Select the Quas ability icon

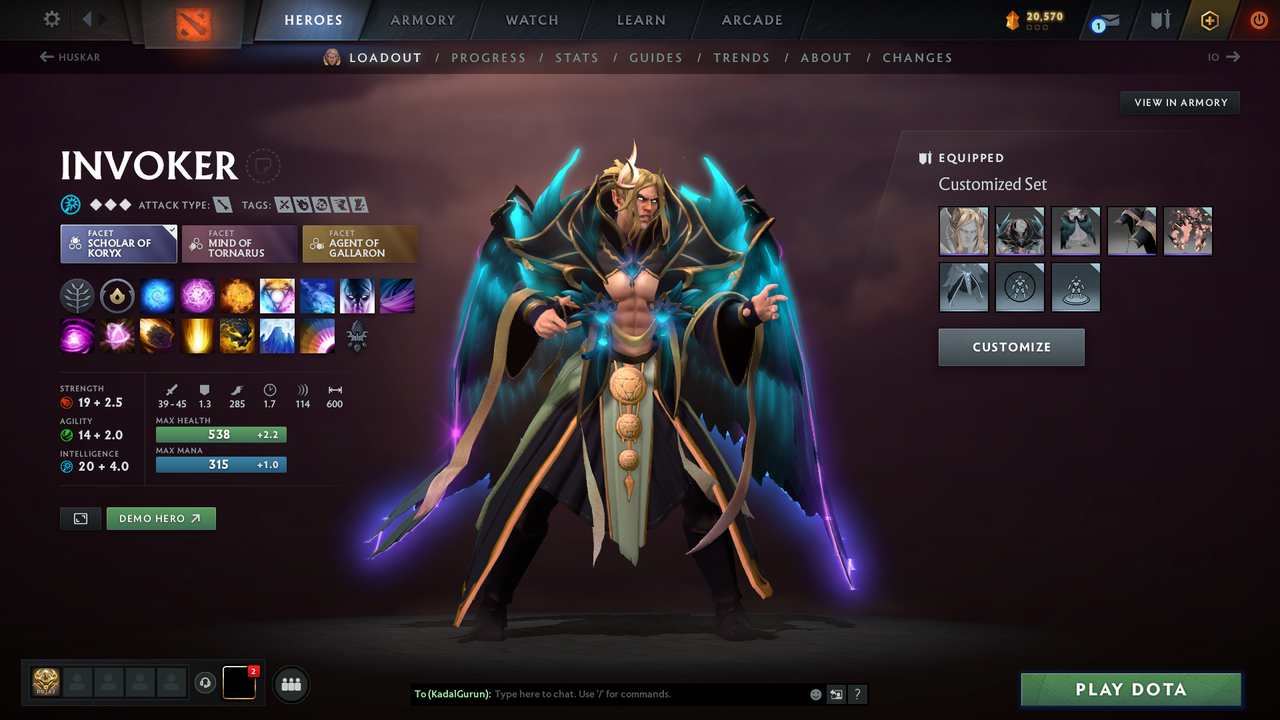[x=157, y=295]
